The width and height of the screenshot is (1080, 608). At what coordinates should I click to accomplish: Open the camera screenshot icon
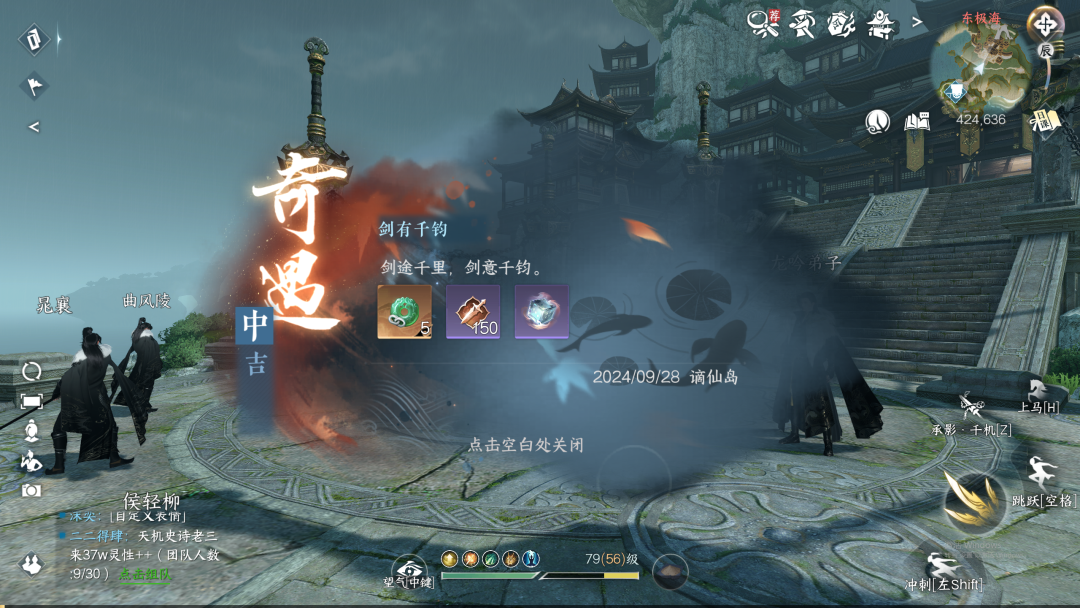click(31, 490)
